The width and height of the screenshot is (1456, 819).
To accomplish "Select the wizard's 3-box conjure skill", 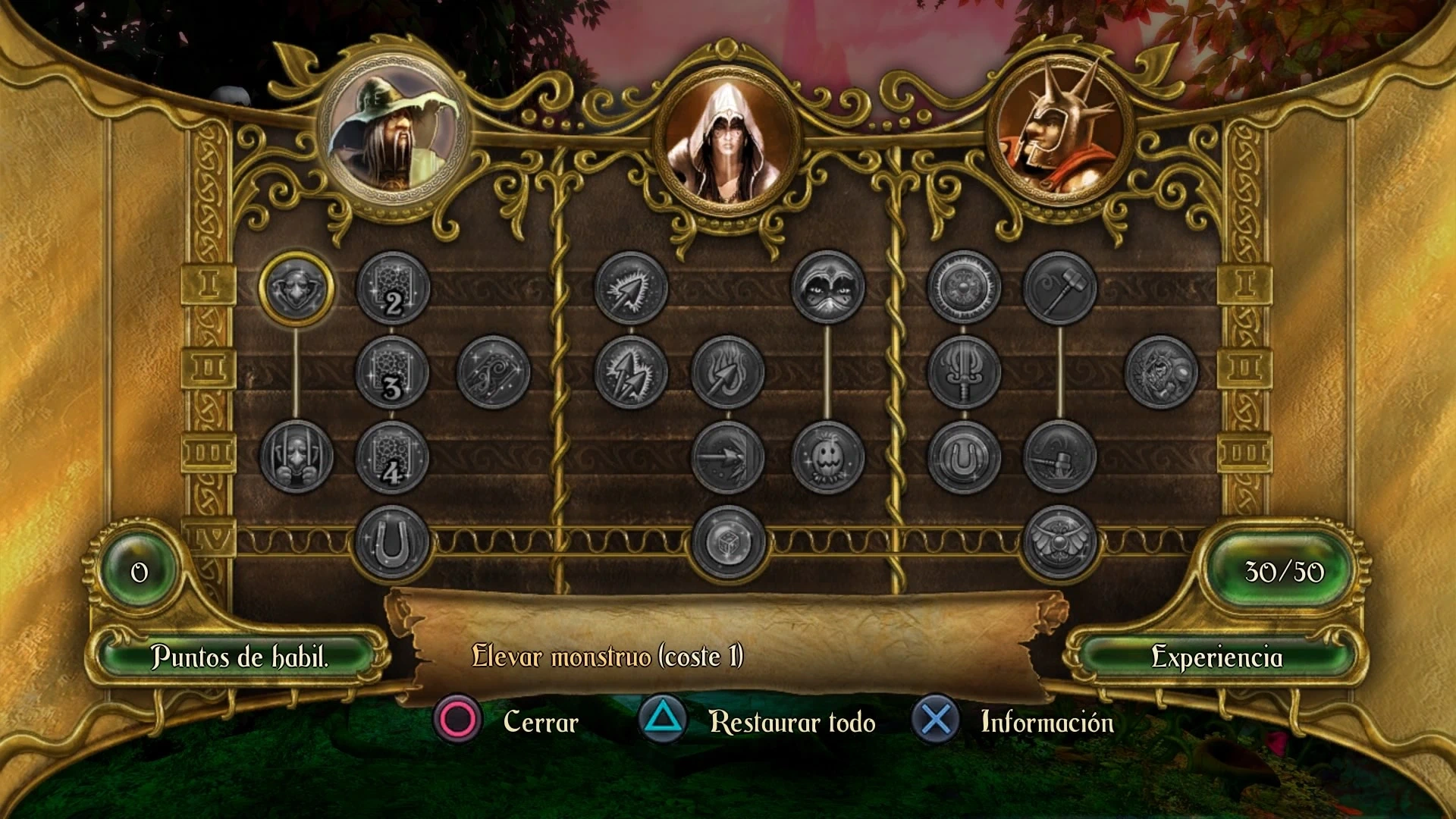I will [392, 372].
